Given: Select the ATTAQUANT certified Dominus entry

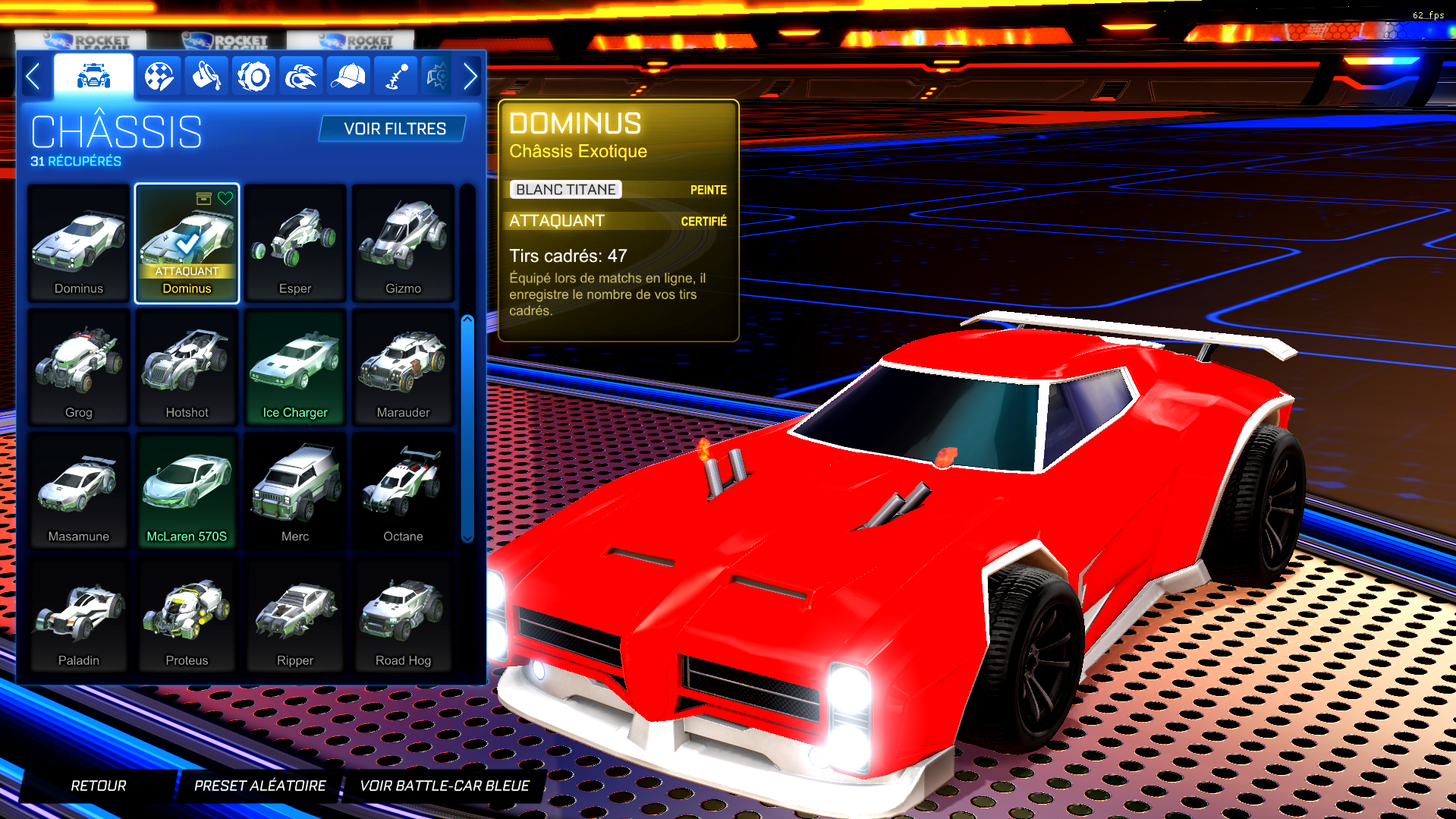Looking at the screenshot, I should 187,244.
